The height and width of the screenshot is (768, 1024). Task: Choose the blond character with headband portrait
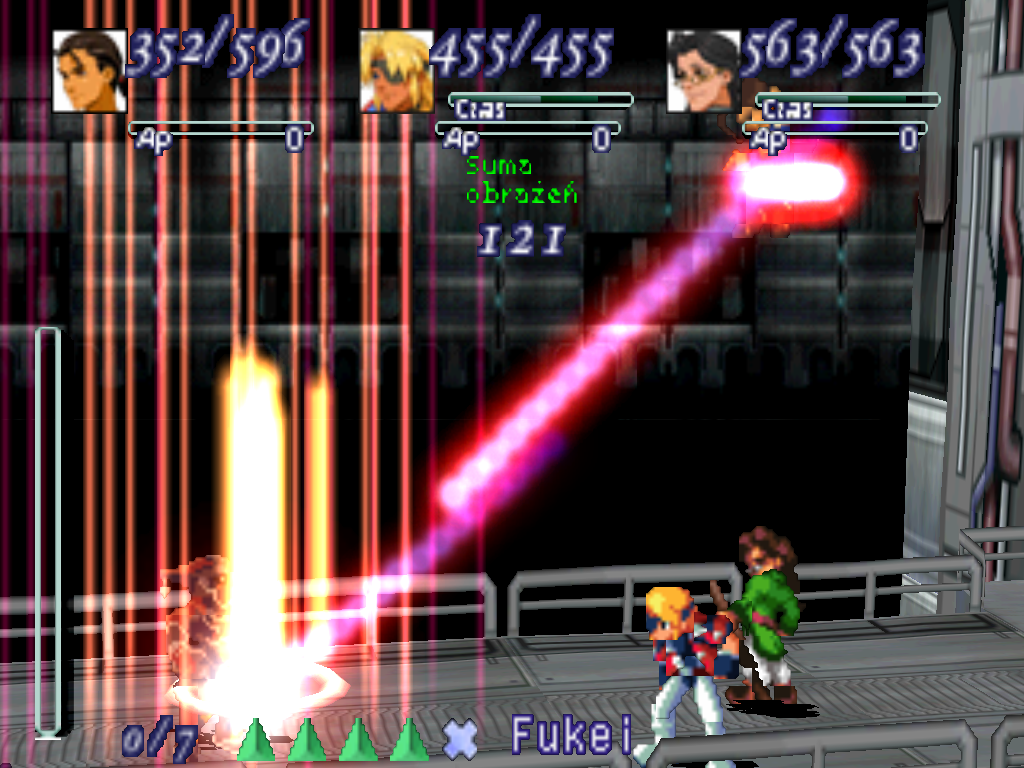[396, 71]
